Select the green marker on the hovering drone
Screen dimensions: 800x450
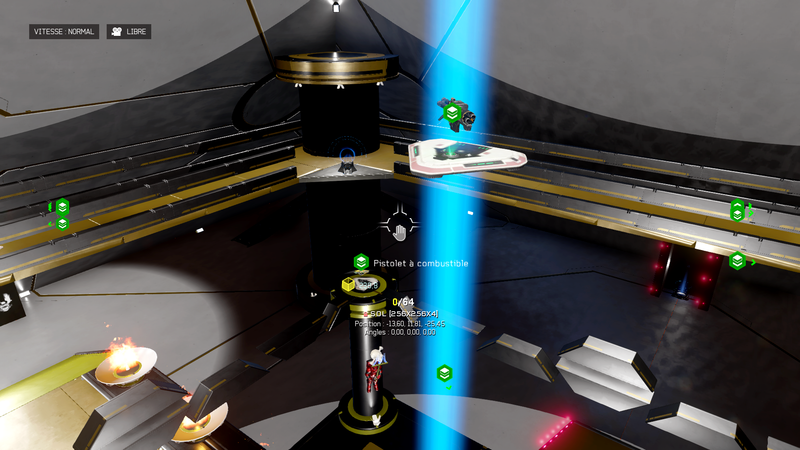click(x=452, y=113)
